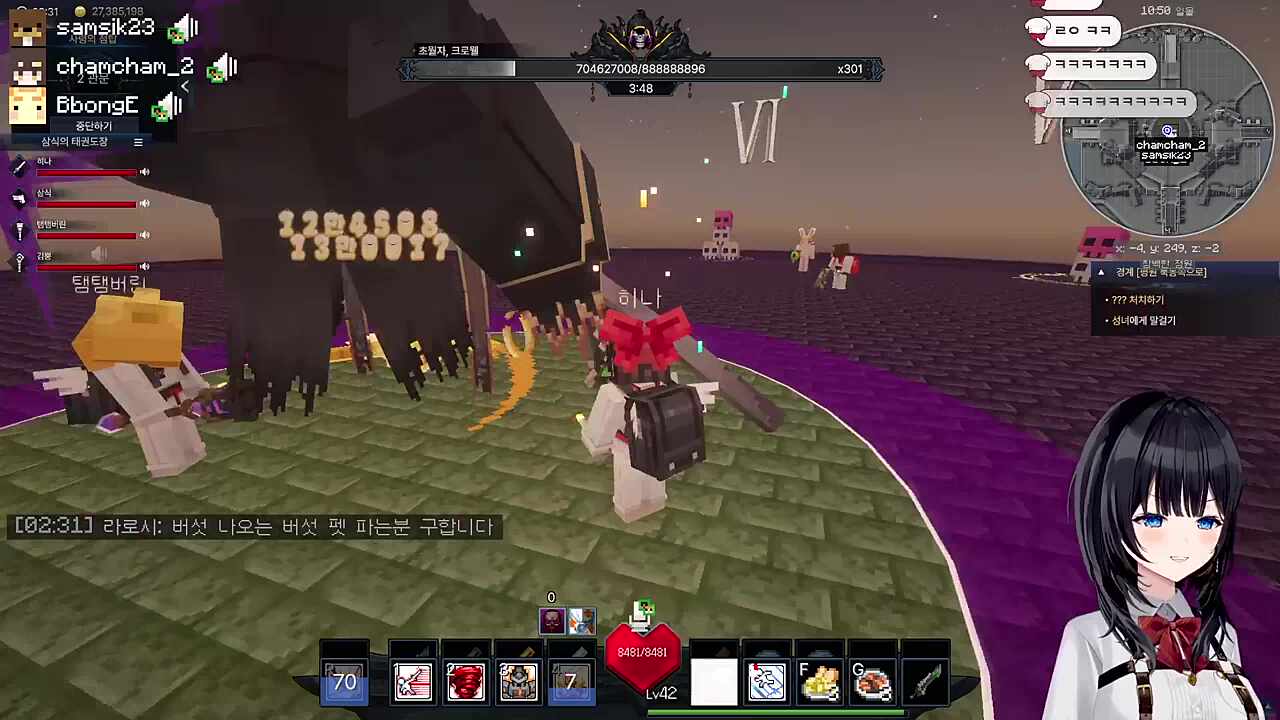Click the purple skull buff icon
Screen dimensions: 1280x720
pos(552,621)
